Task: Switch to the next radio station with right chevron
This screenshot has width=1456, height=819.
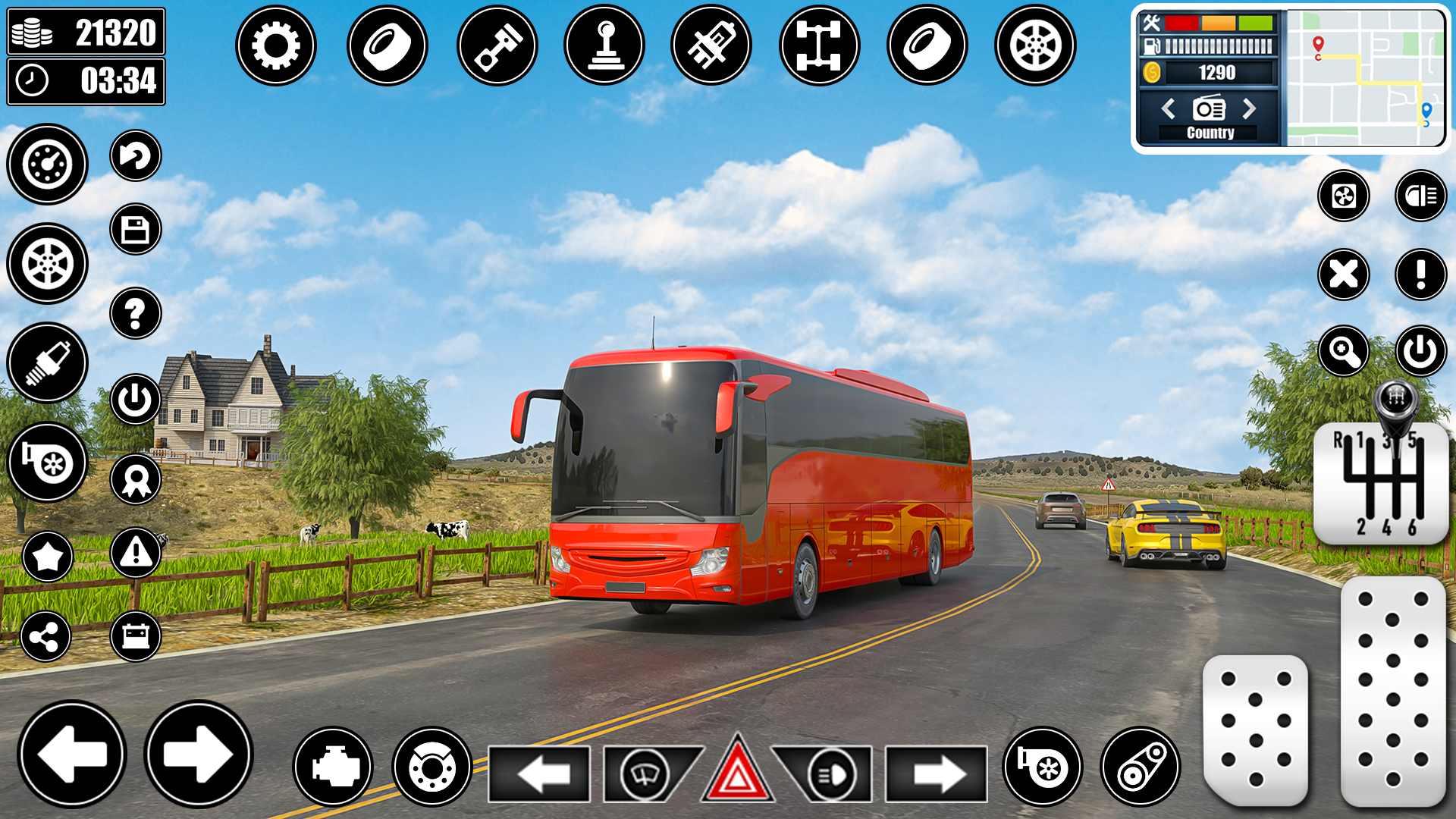Action: 1250,108
